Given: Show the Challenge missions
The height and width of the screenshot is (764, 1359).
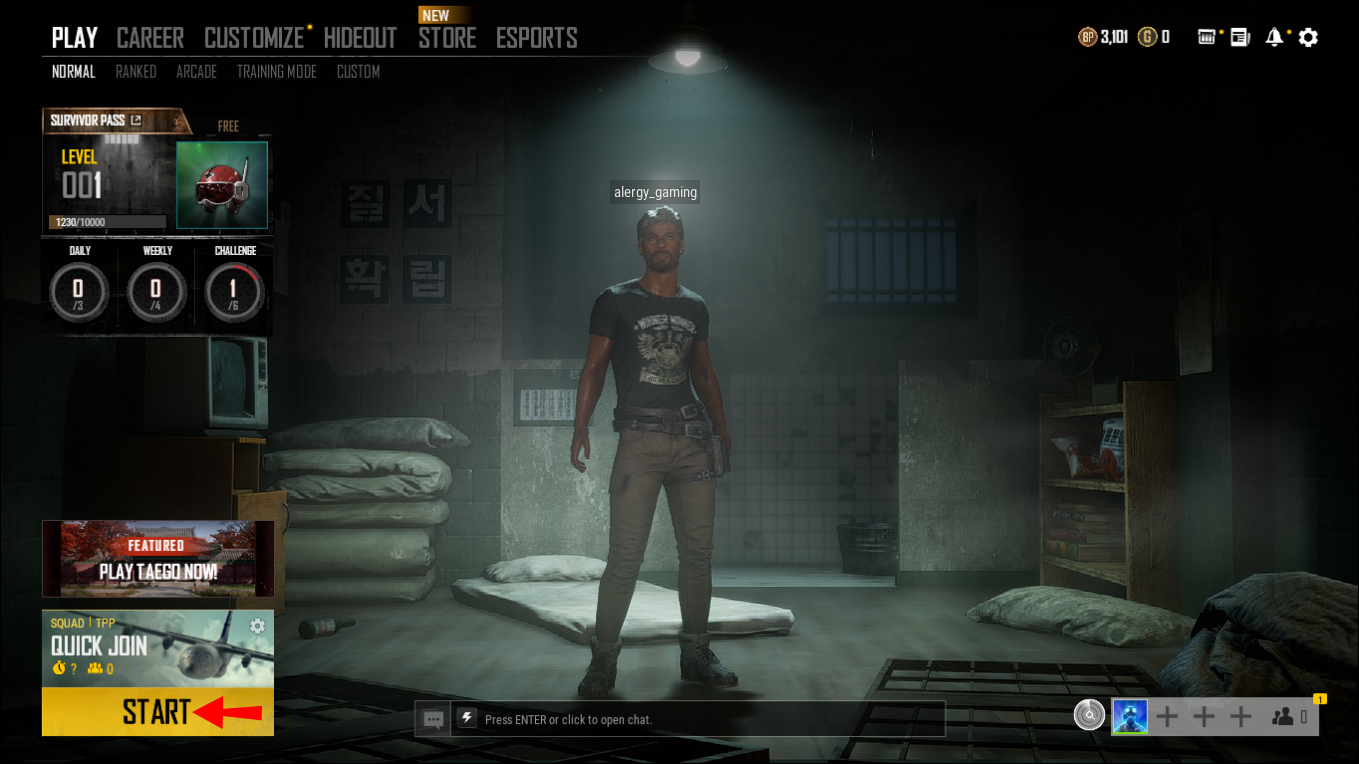Looking at the screenshot, I should (234, 291).
